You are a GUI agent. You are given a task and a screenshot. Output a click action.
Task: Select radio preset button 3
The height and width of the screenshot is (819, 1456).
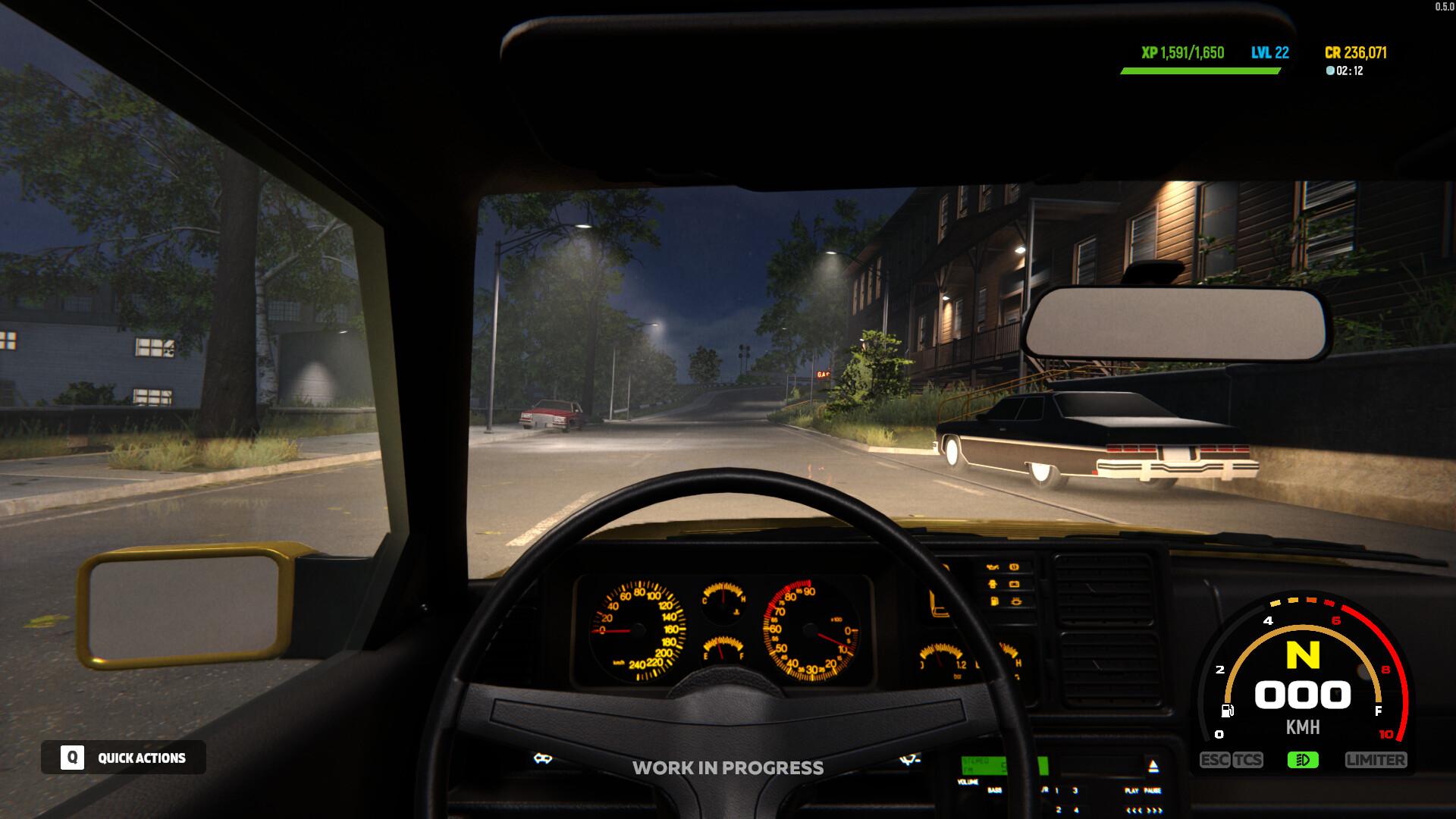(x=1075, y=790)
